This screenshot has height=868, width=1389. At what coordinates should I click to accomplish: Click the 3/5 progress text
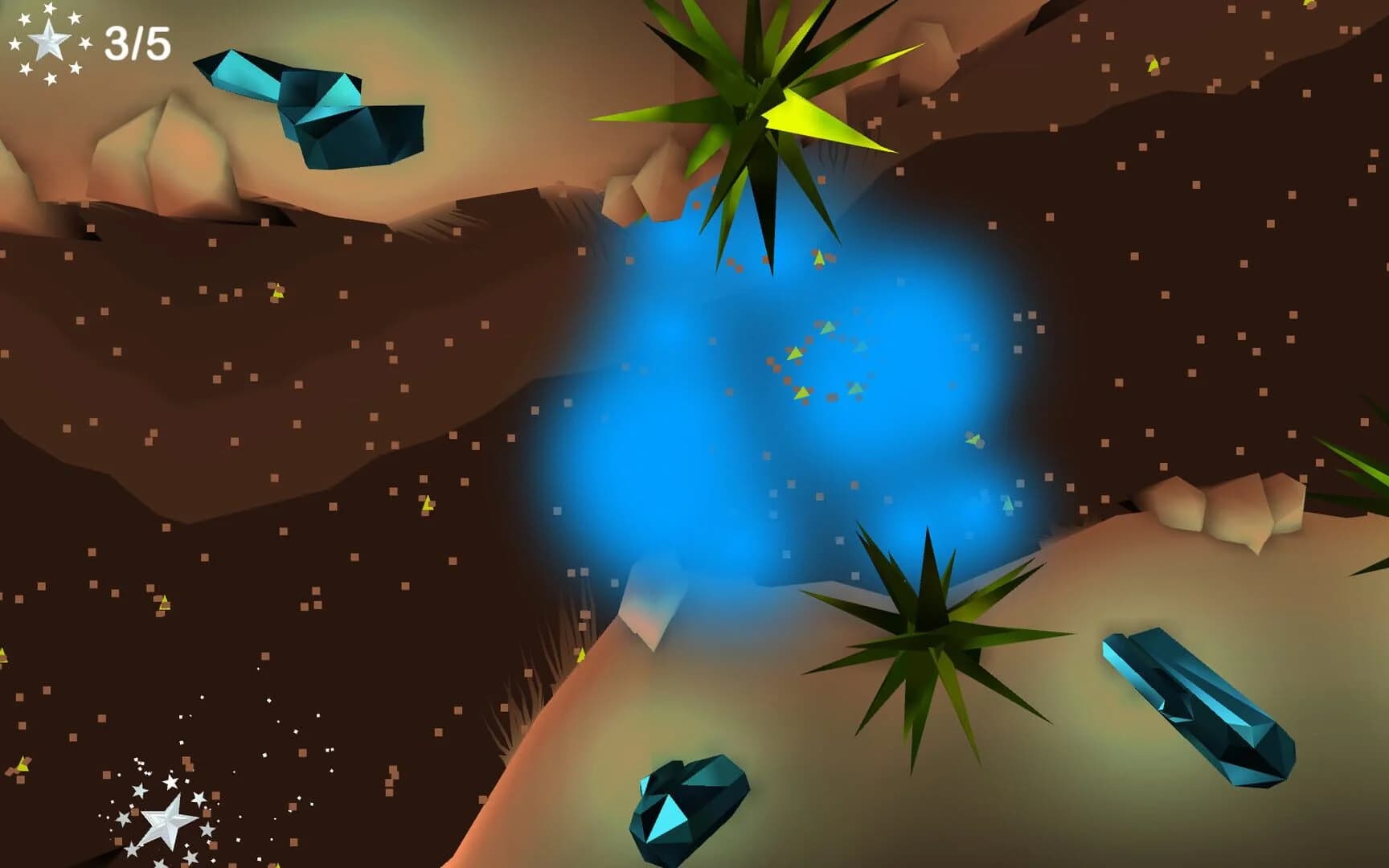click(137, 44)
